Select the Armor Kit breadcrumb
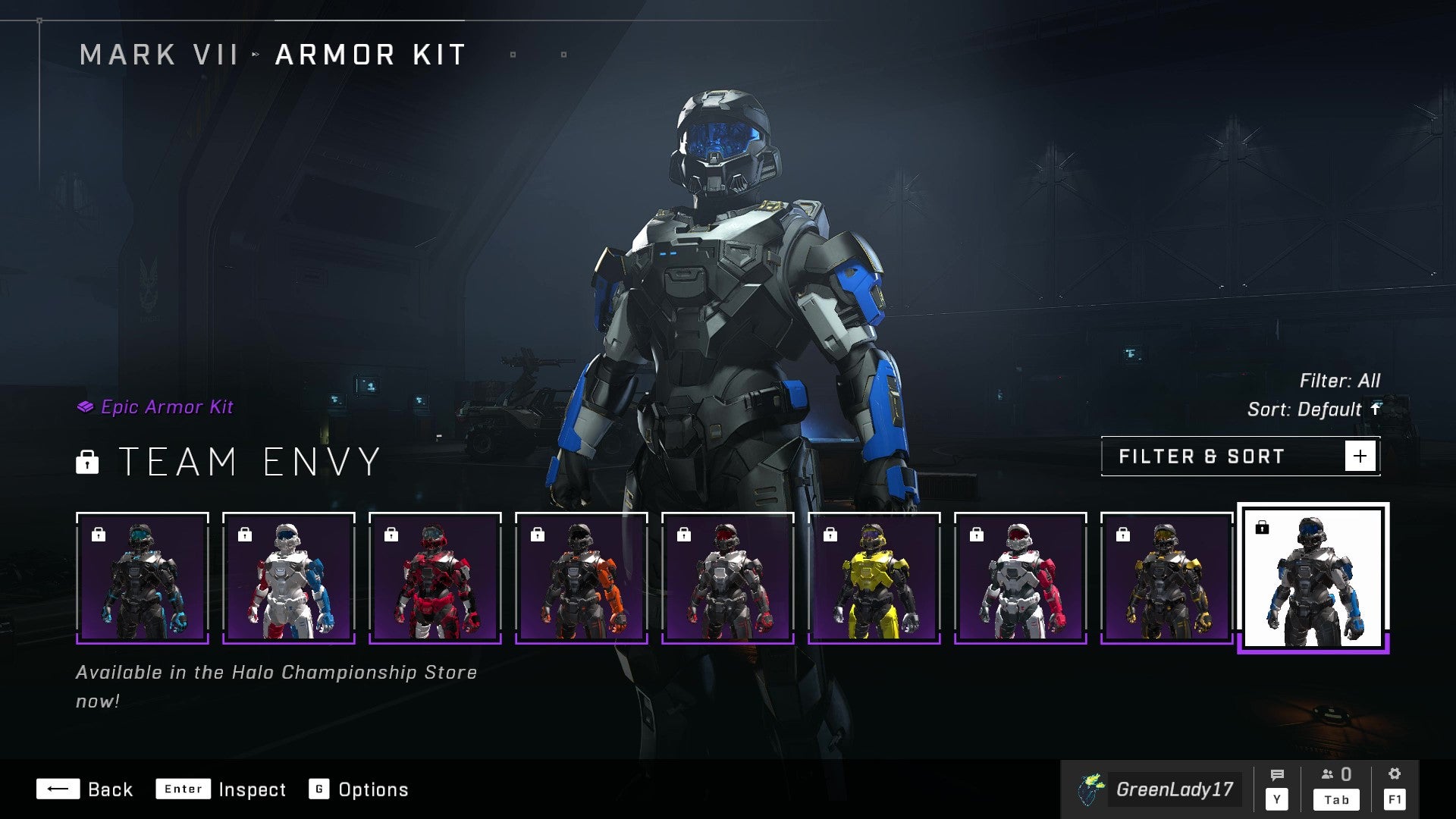Viewport: 1456px width, 819px height. click(369, 54)
